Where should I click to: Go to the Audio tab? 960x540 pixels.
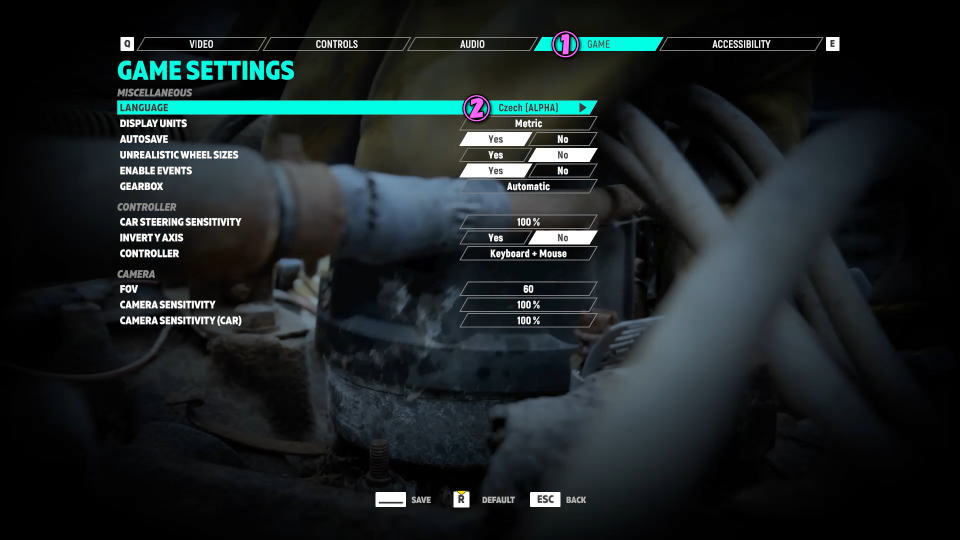pyautogui.click(x=472, y=44)
